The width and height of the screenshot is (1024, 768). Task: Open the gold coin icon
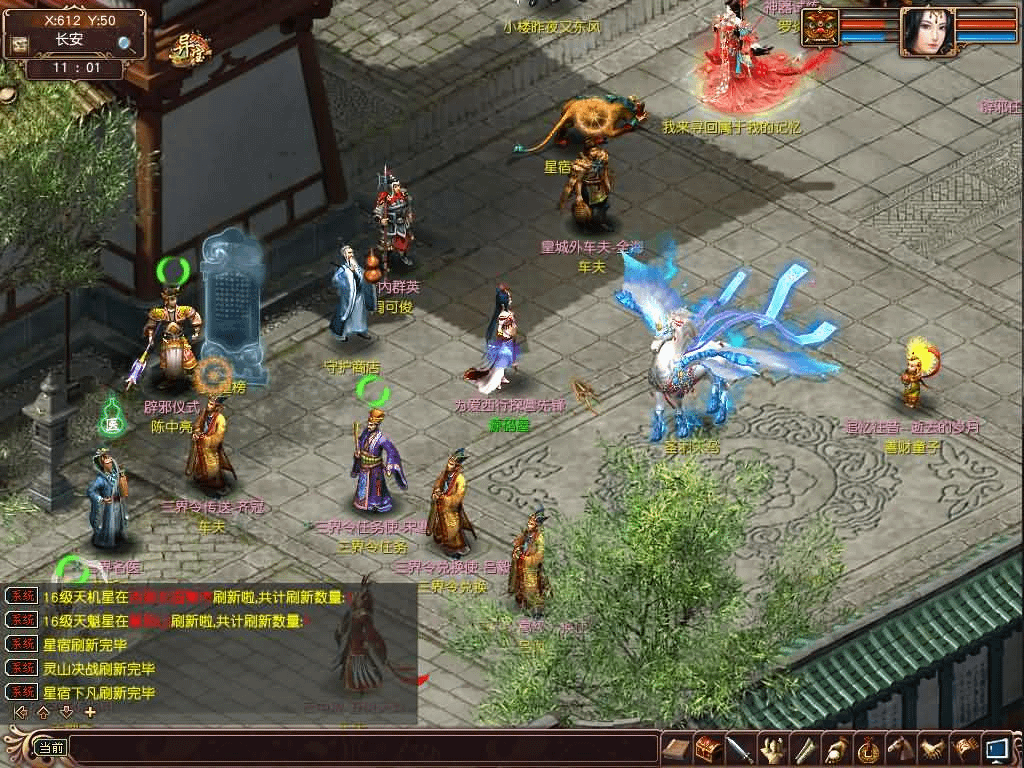coord(868,748)
